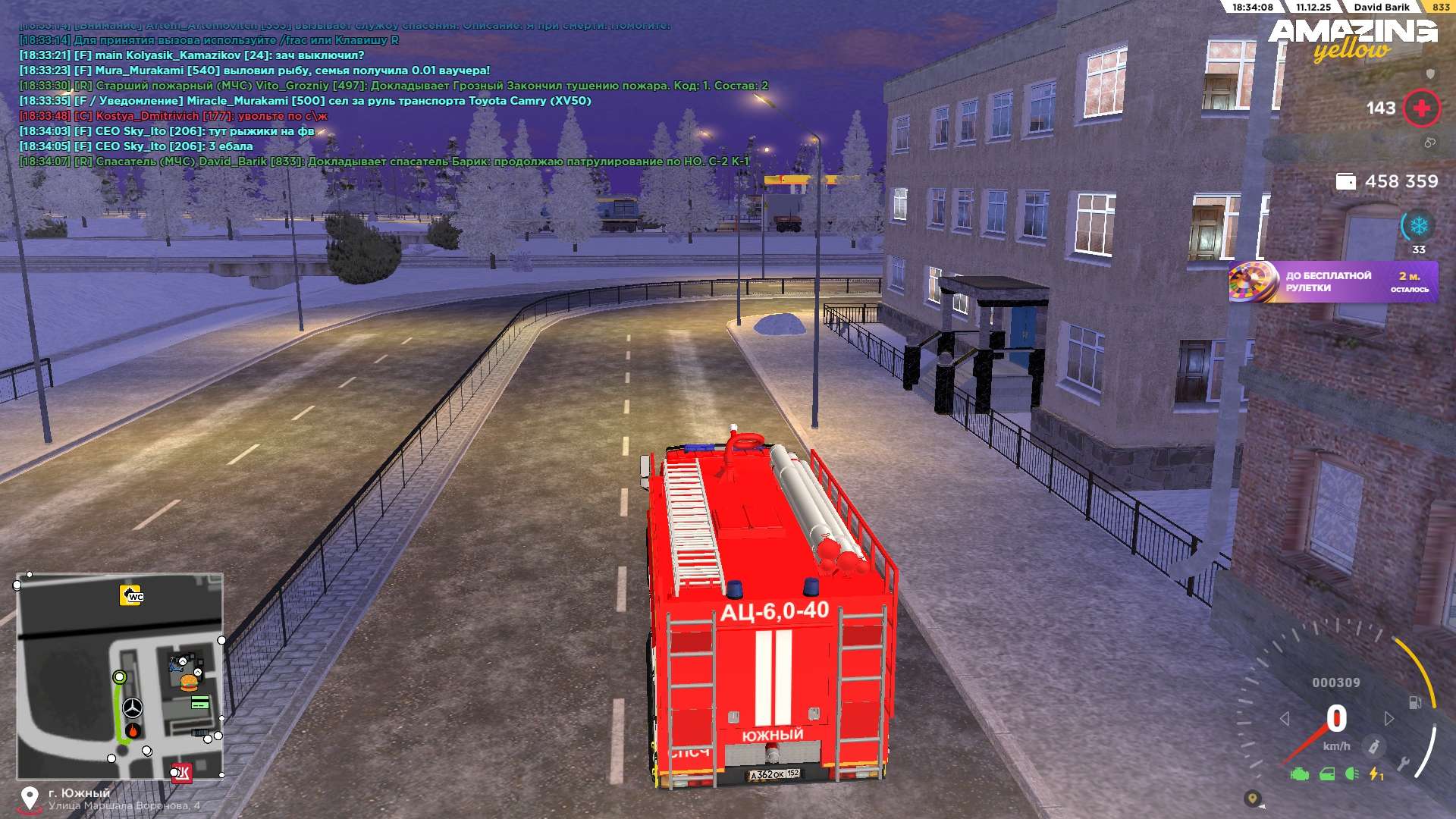The width and height of the screenshot is (1456, 819).
Task: Toggle the green headlights indicator
Action: coord(1351,774)
